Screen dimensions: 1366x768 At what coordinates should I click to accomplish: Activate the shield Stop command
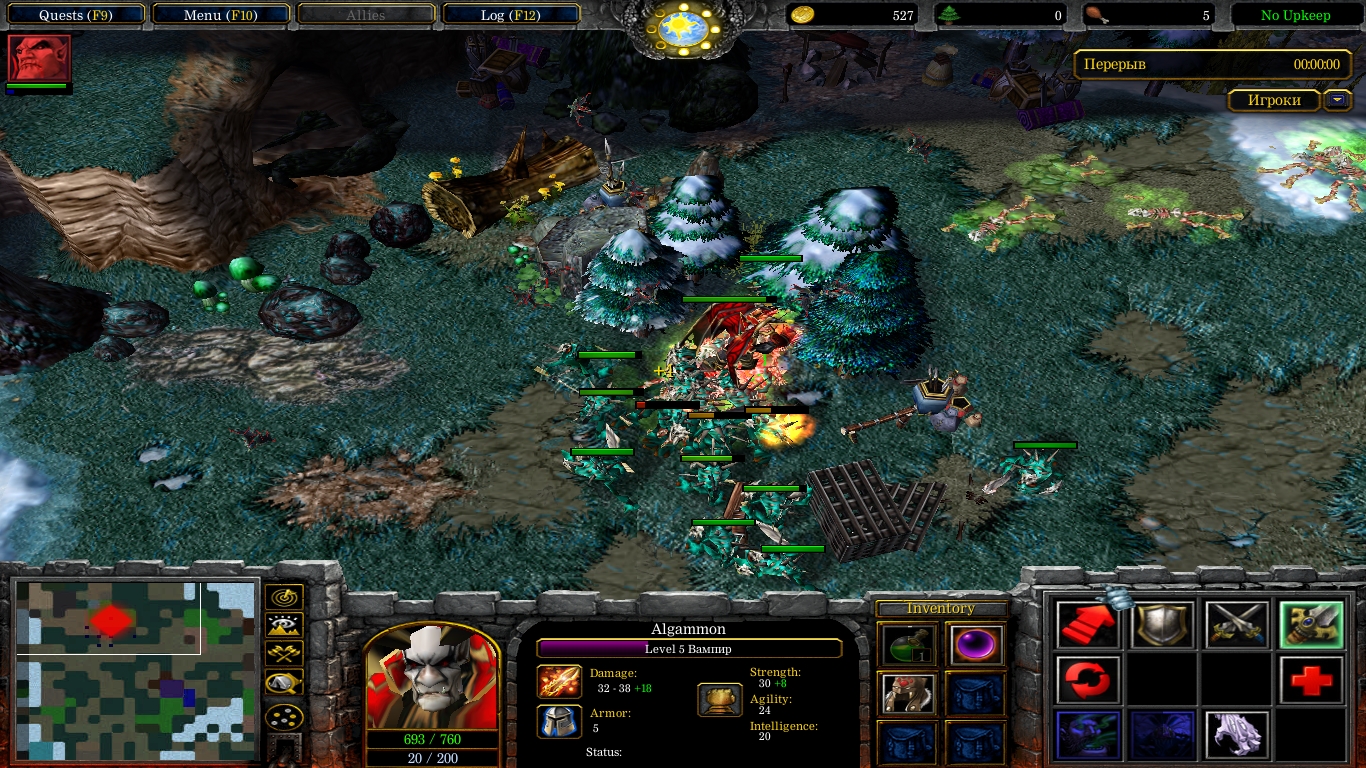[1162, 626]
